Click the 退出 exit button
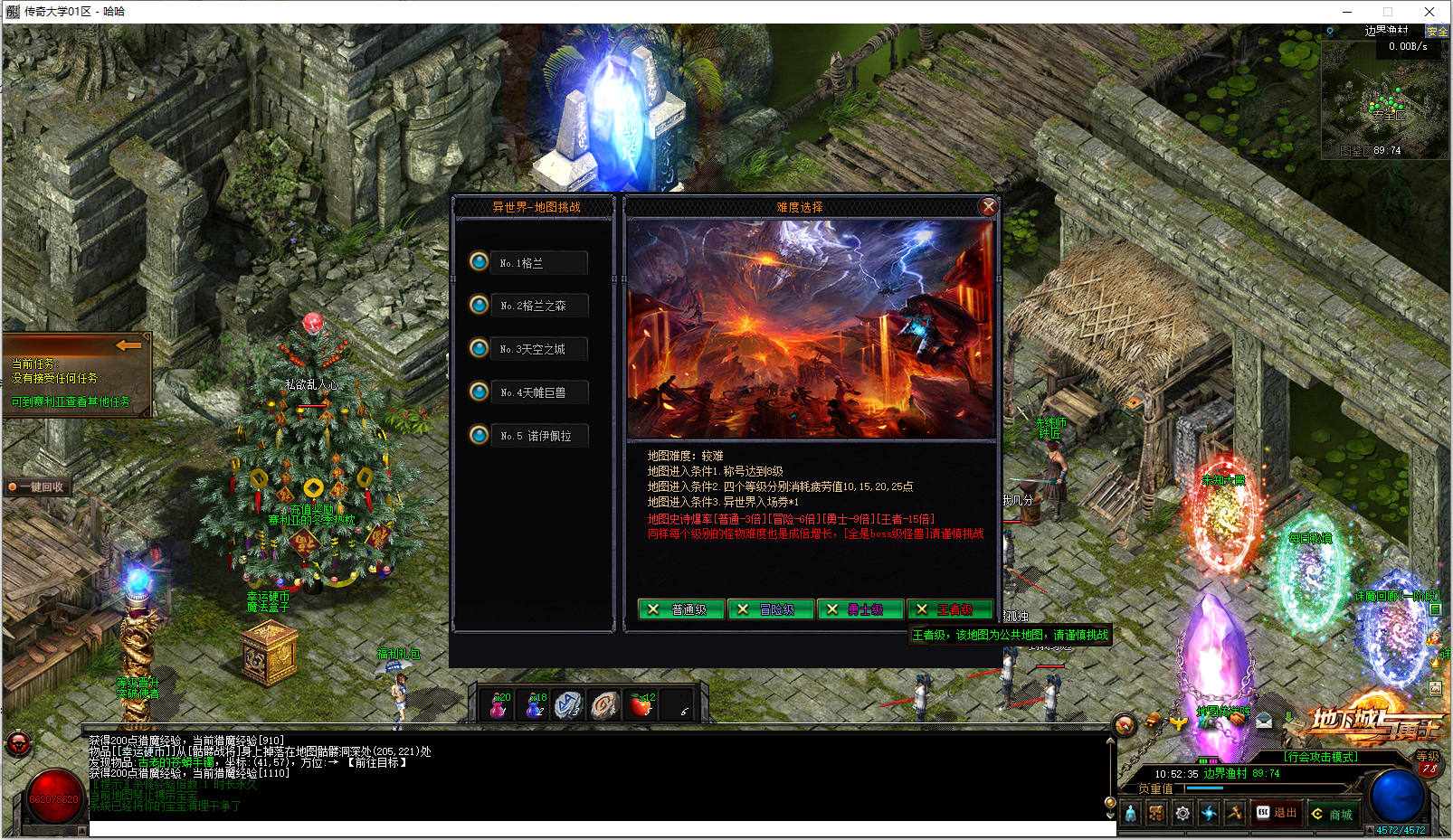Screen dimensions: 1453x840 (1277, 813)
